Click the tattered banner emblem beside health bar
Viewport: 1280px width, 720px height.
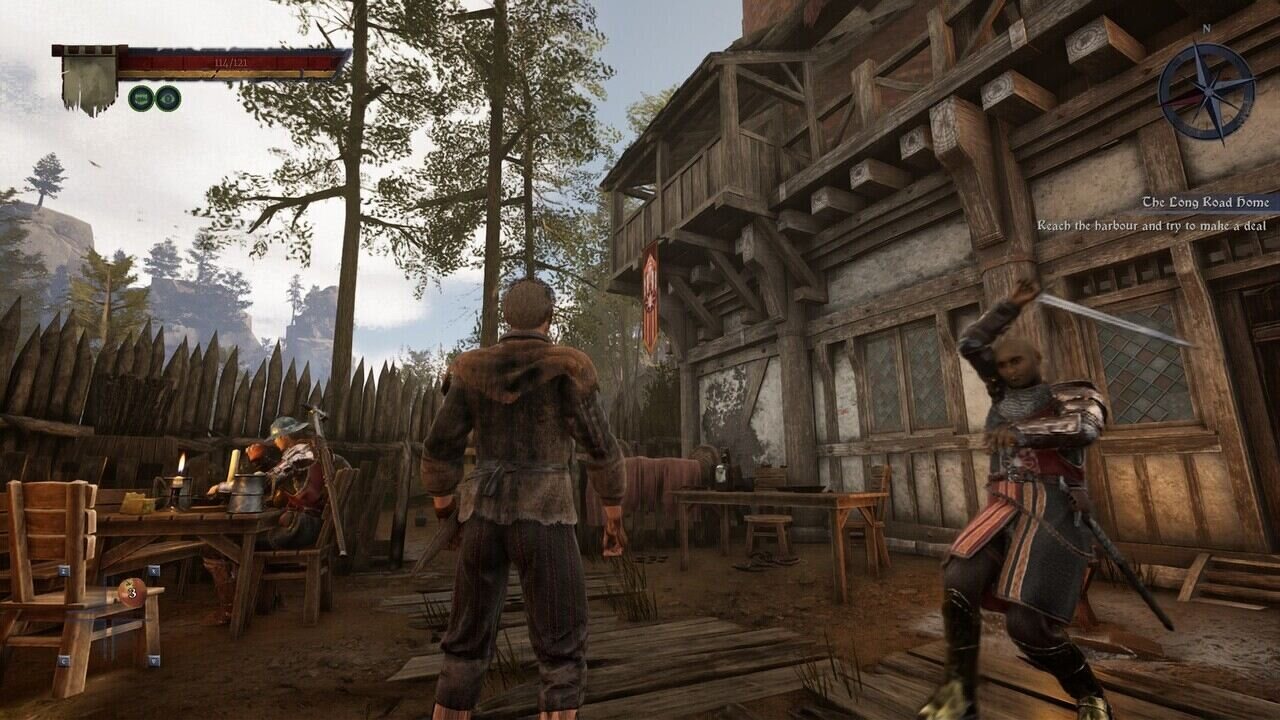pos(88,82)
